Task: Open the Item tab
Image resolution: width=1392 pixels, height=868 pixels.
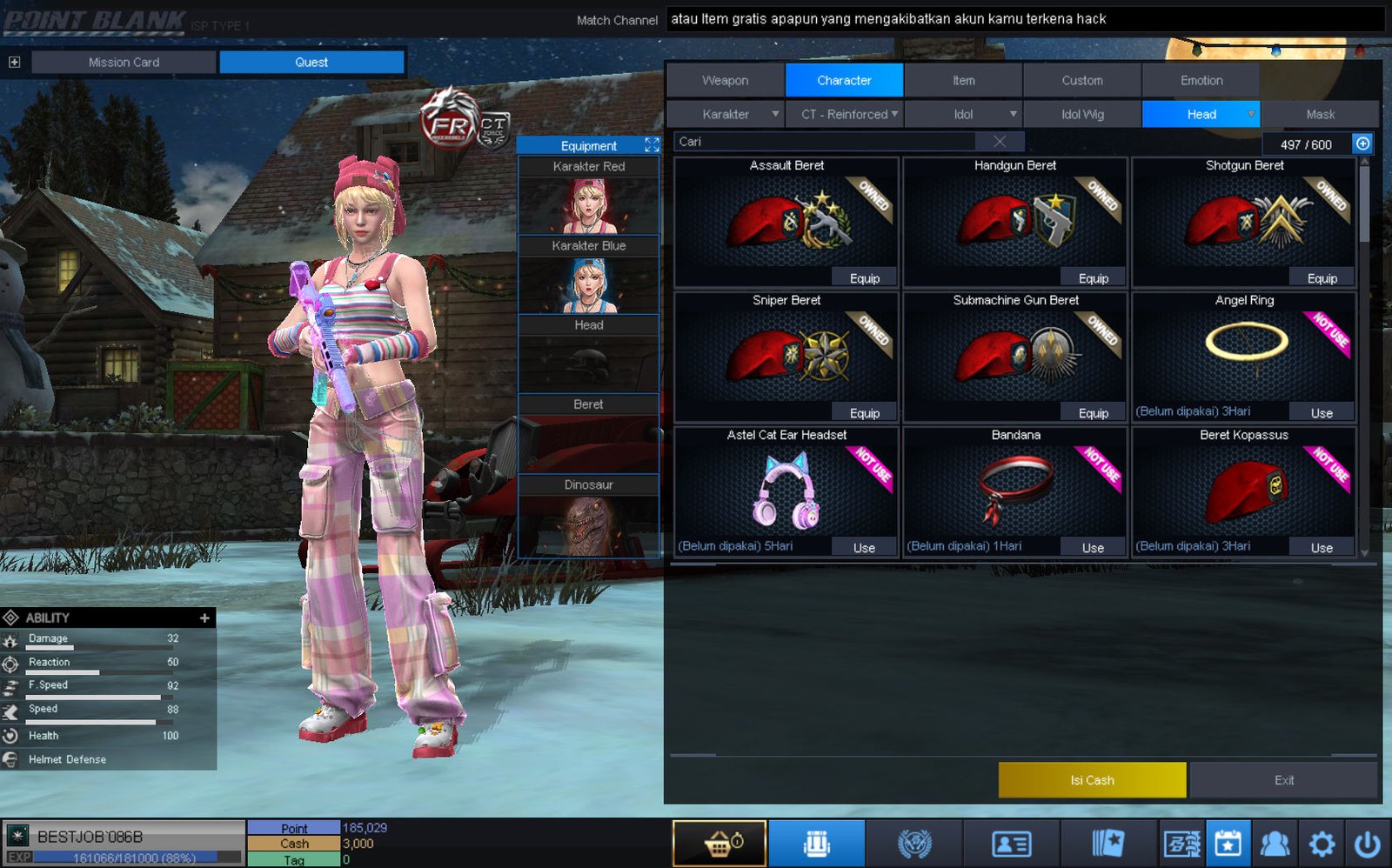Action: click(x=963, y=80)
